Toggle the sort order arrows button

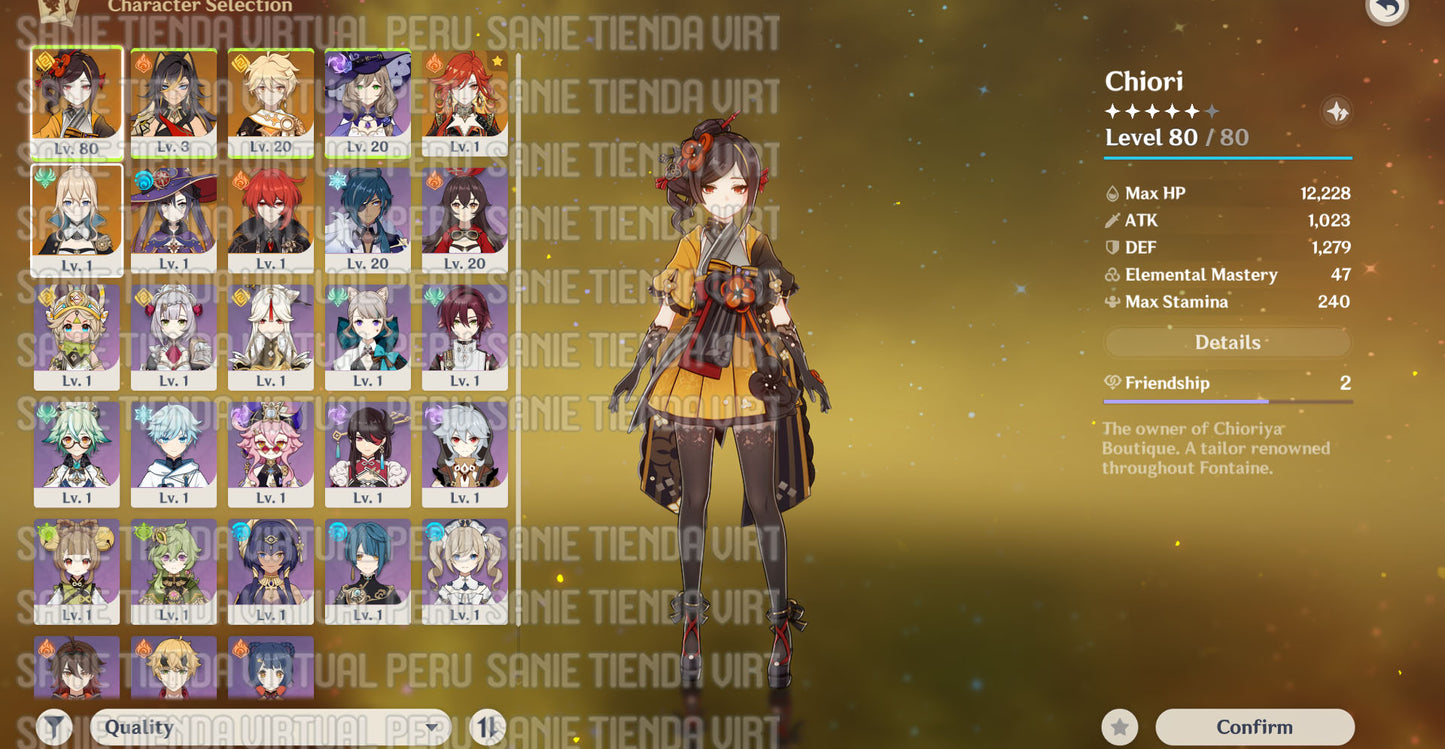coord(488,727)
